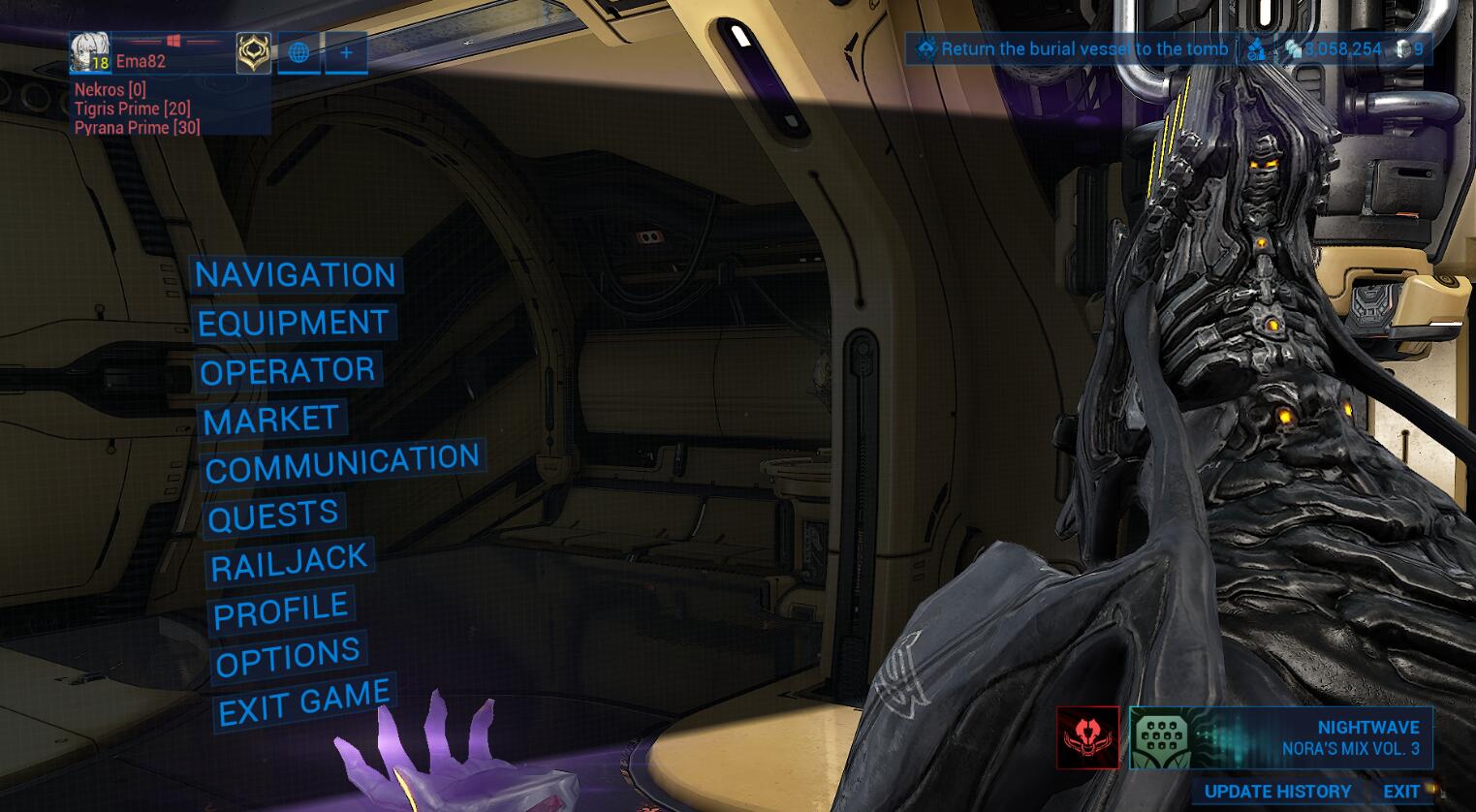Select OPERATOR from the main menu
This screenshot has height=812, width=1476.
coord(288,369)
